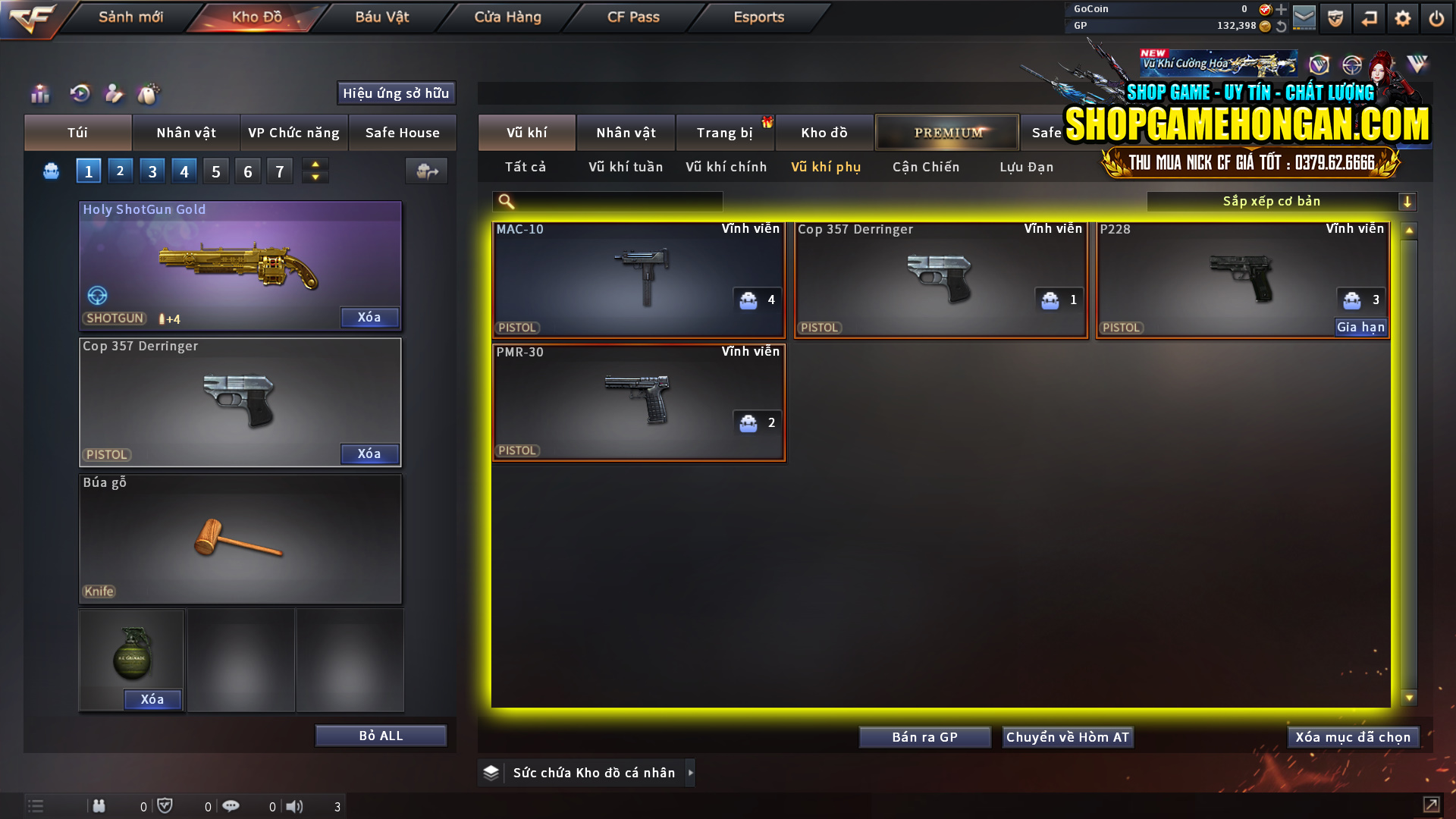Select bag slot number 5
This screenshot has height=819, width=1456.
pyautogui.click(x=215, y=171)
